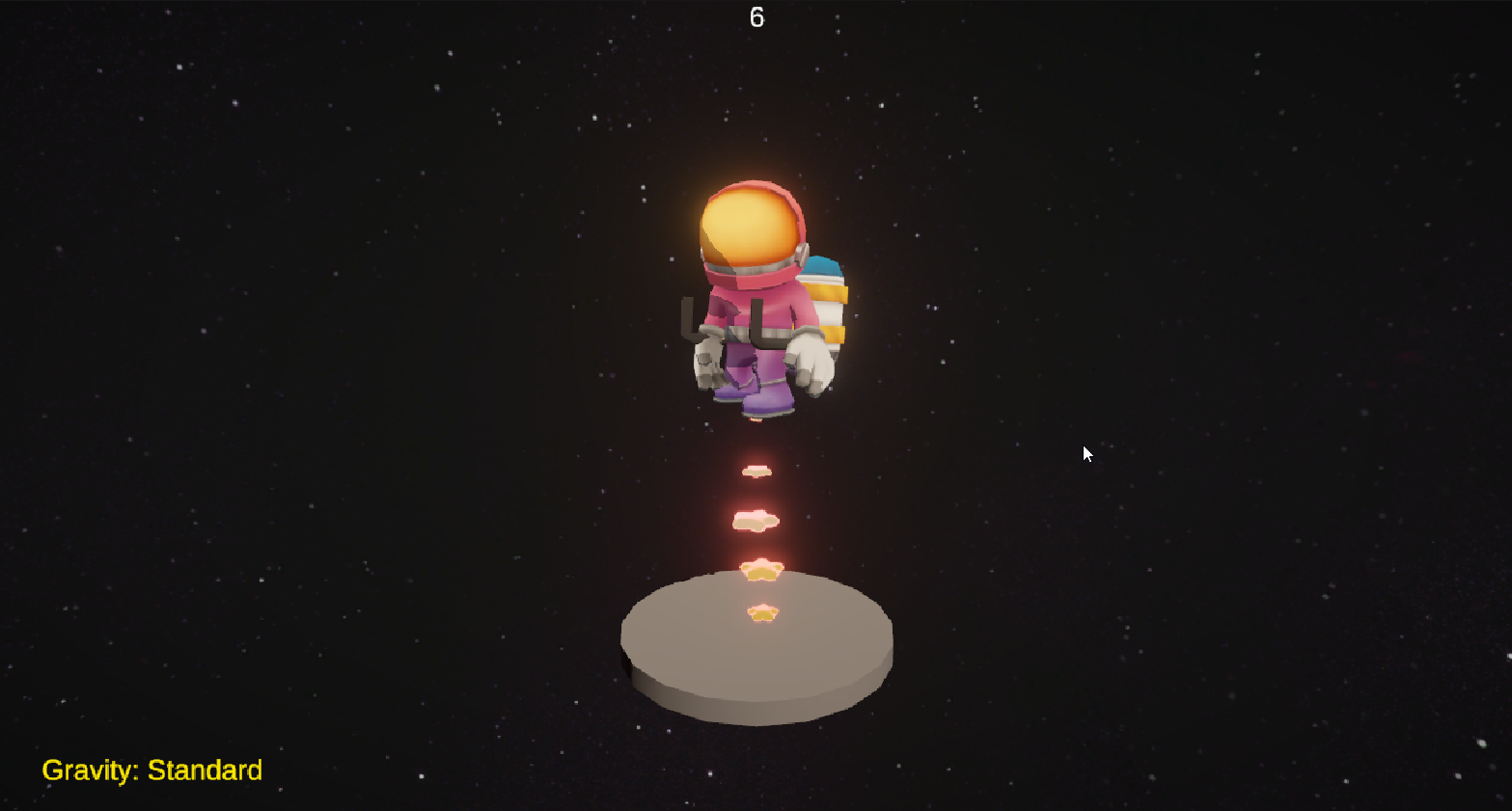The image size is (1512, 811).
Task: Click the brightest glowing star above the platform
Action: [762, 568]
